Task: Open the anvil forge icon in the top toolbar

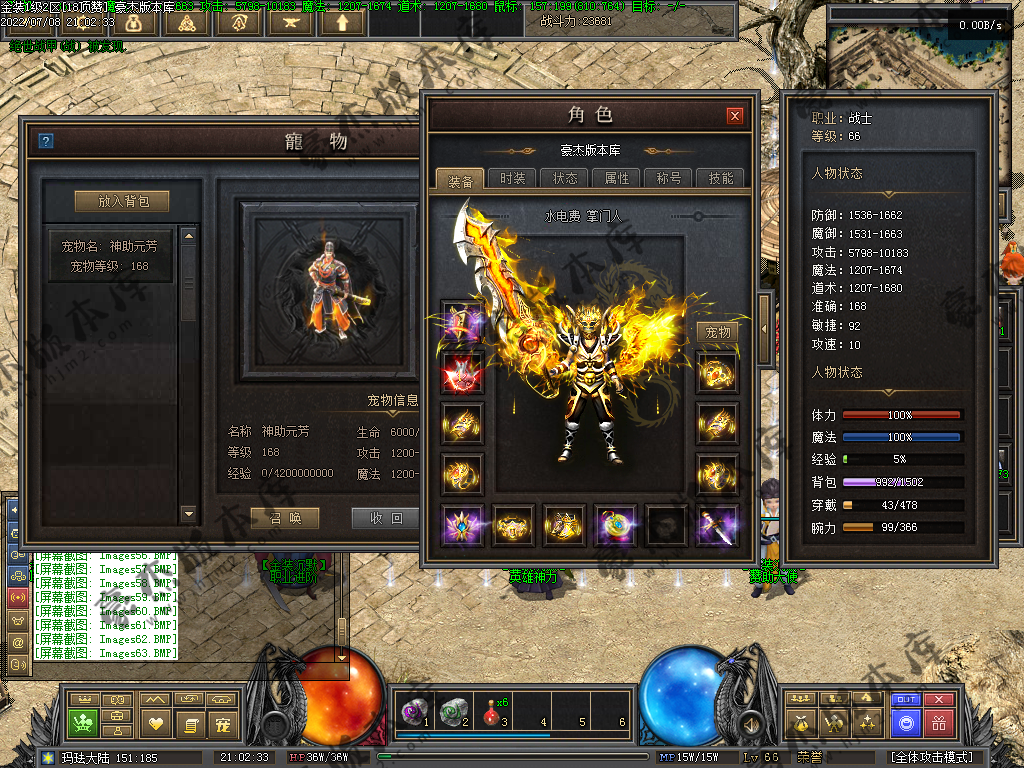Action: [x=290, y=21]
